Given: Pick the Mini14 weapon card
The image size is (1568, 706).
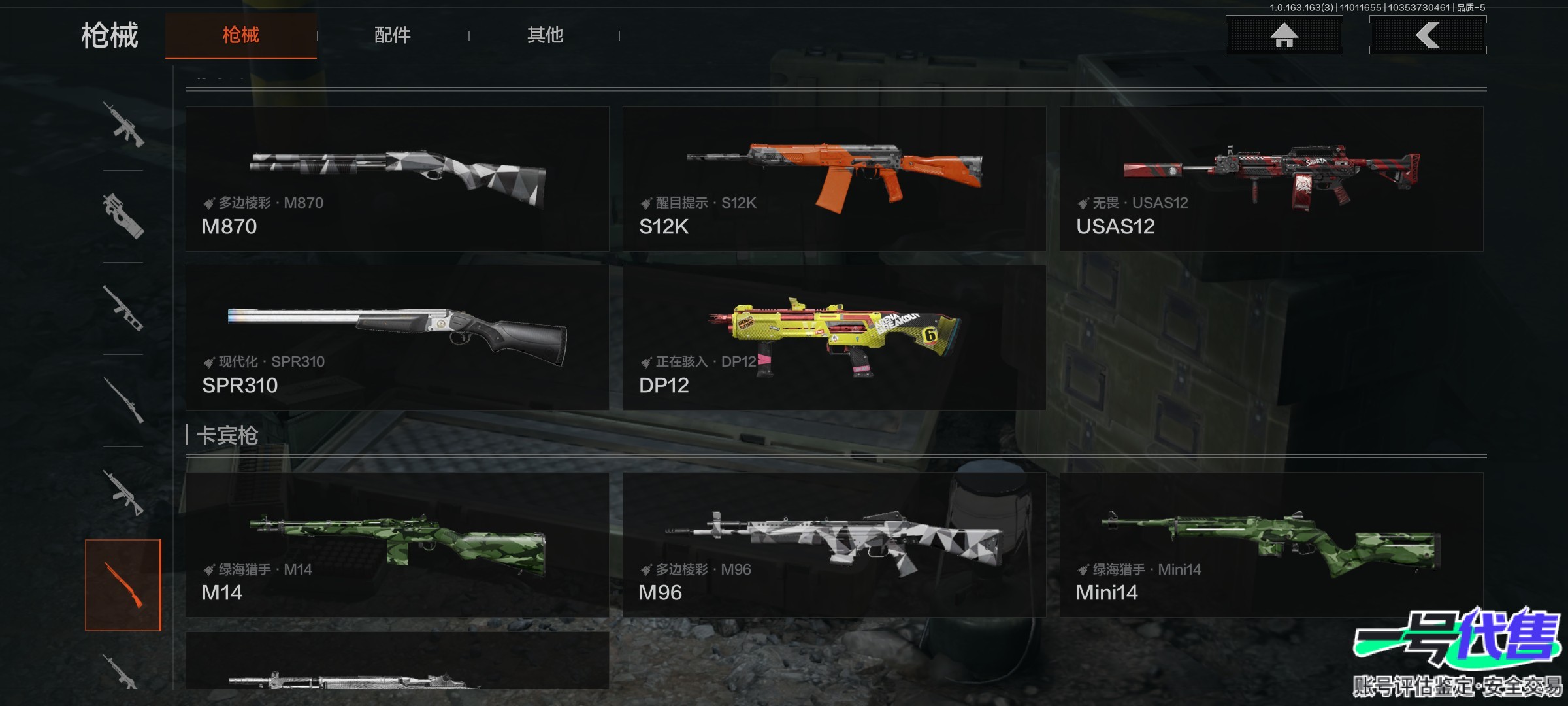Looking at the screenshot, I should pyautogui.click(x=1271, y=545).
